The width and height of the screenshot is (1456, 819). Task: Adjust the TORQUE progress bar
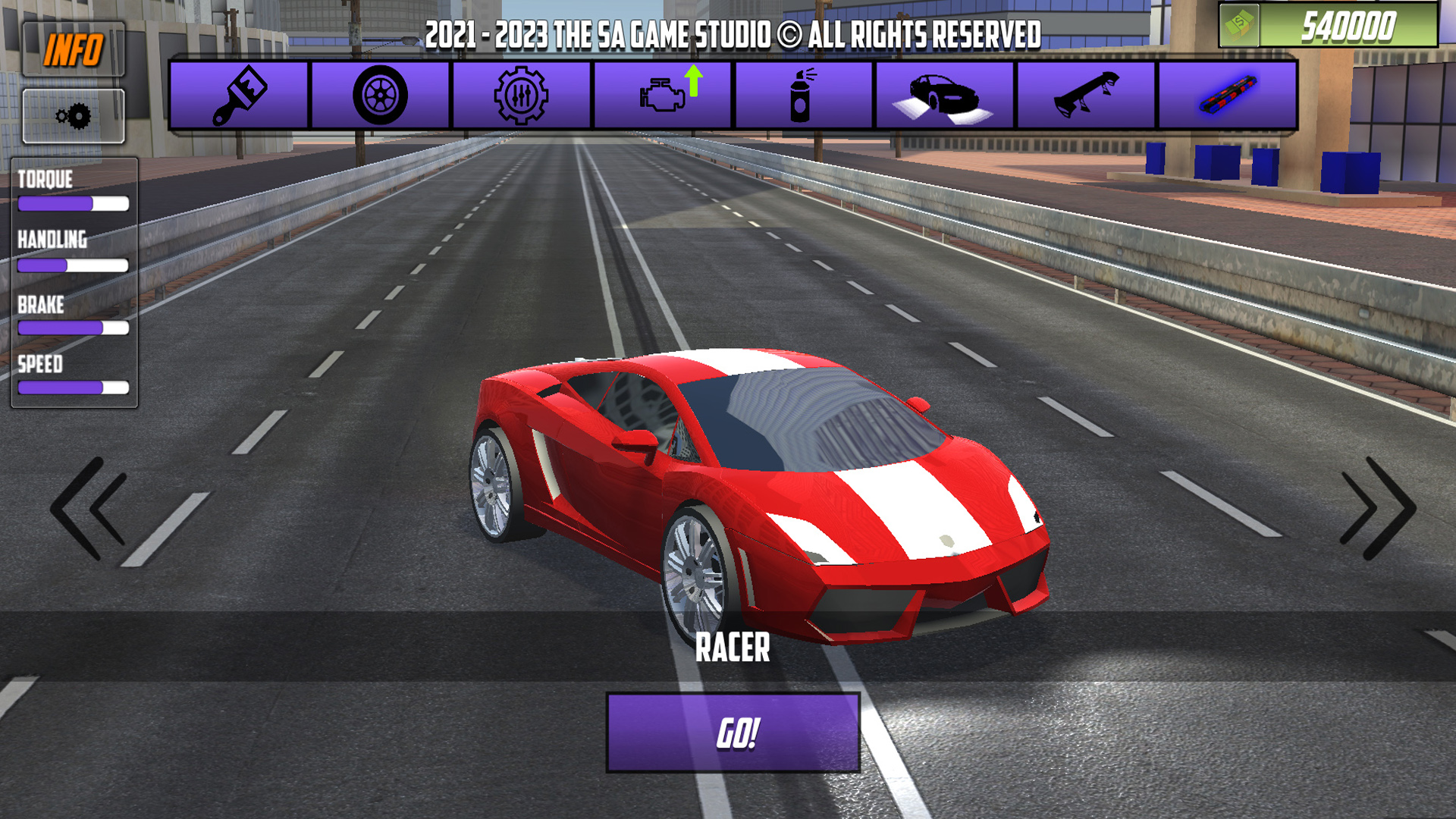coord(73,203)
